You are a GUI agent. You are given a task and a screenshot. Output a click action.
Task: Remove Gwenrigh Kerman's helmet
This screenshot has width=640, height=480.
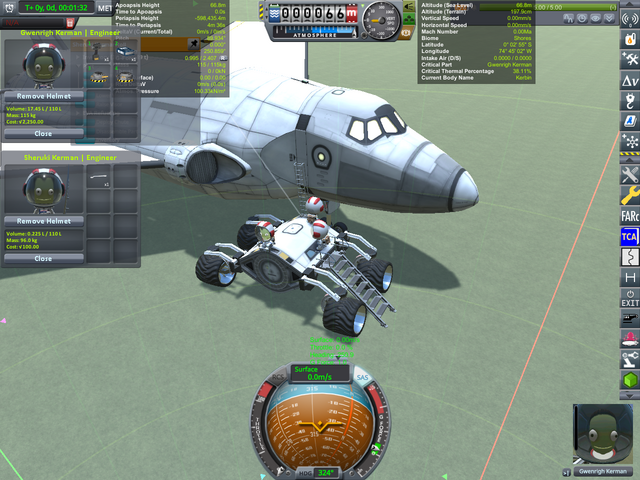click(x=44, y=94)
